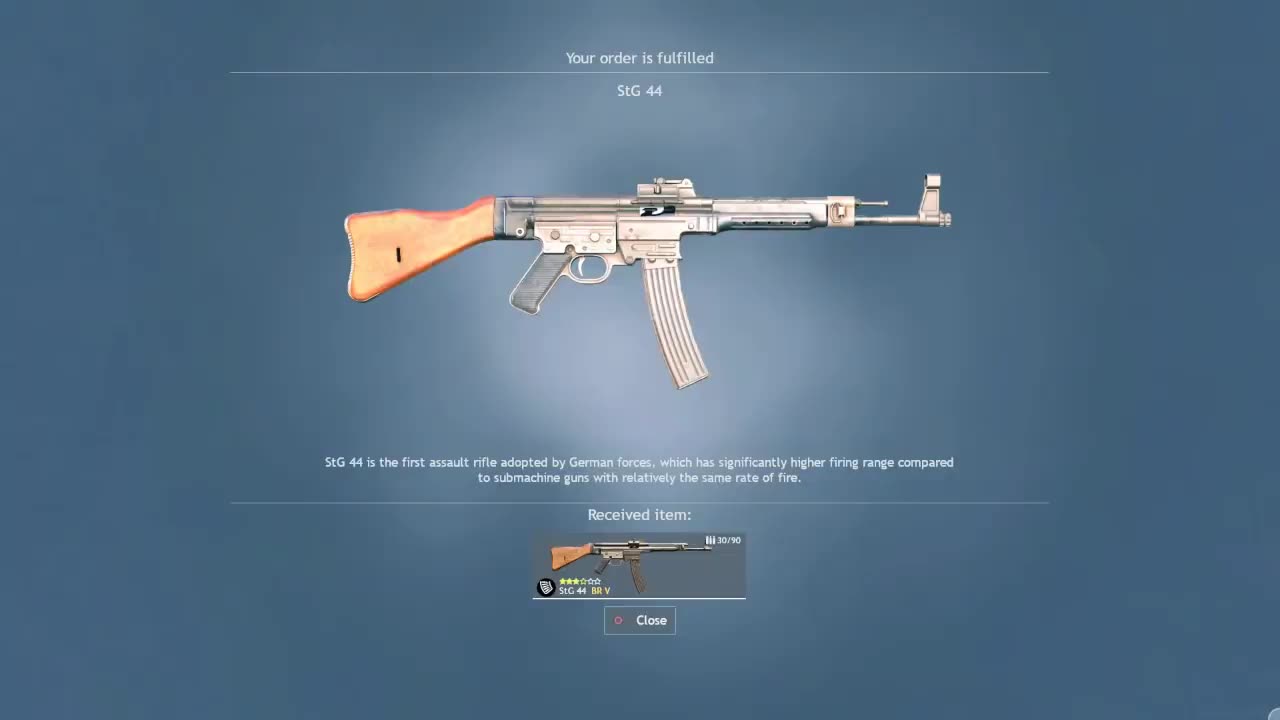Click the StG 44 name on the item card
This screenshot has height=720, width=1280.
point(572,591)
